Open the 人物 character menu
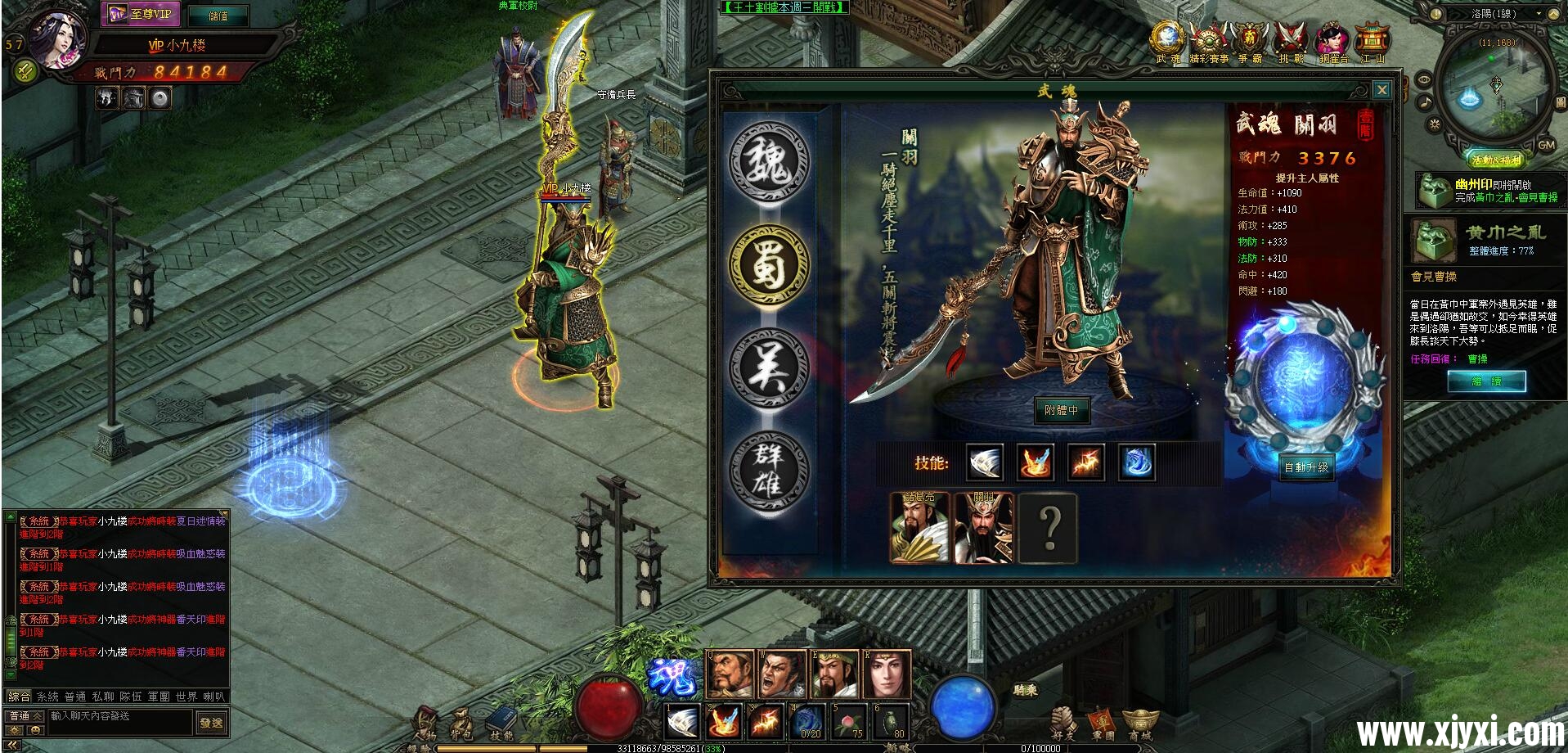The height and width of the screenshot is (753, 1568). click(x=425, y=724)
